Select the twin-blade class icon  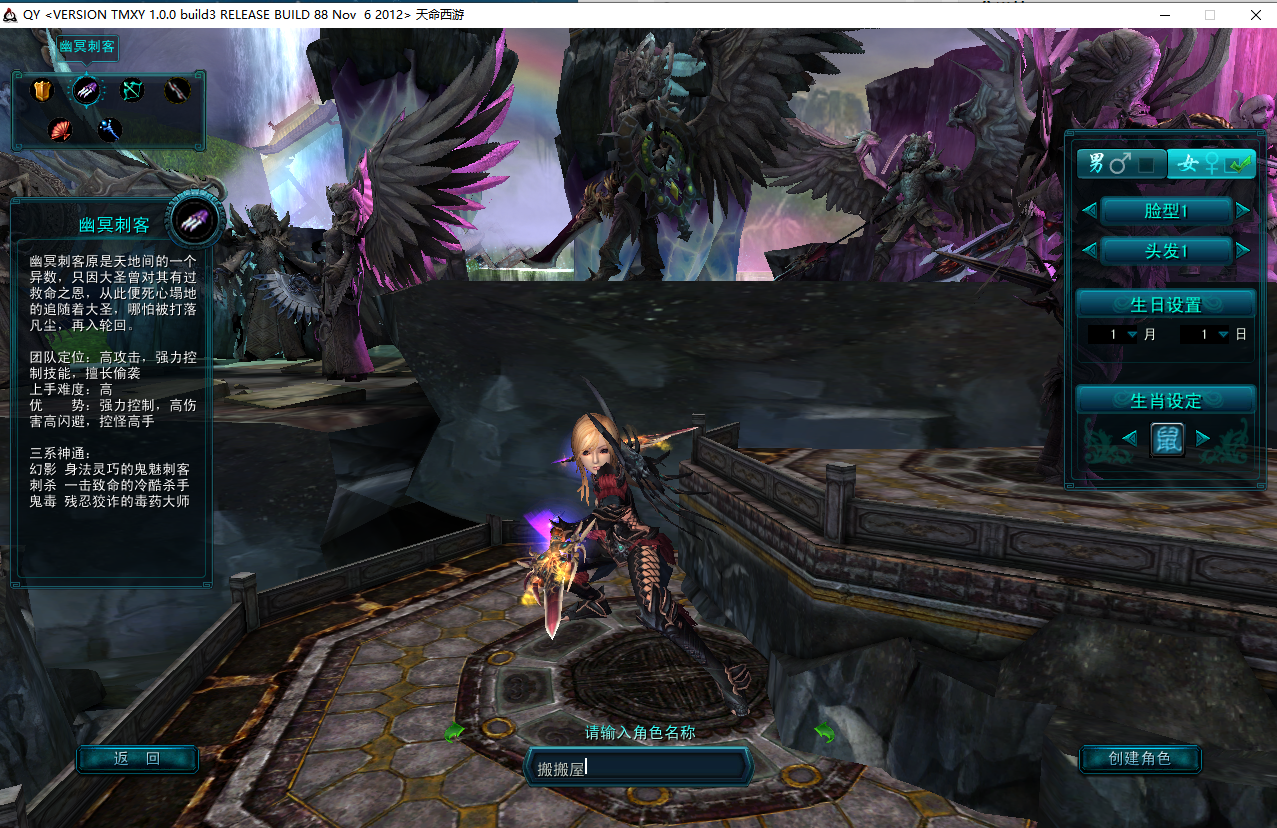177,91
